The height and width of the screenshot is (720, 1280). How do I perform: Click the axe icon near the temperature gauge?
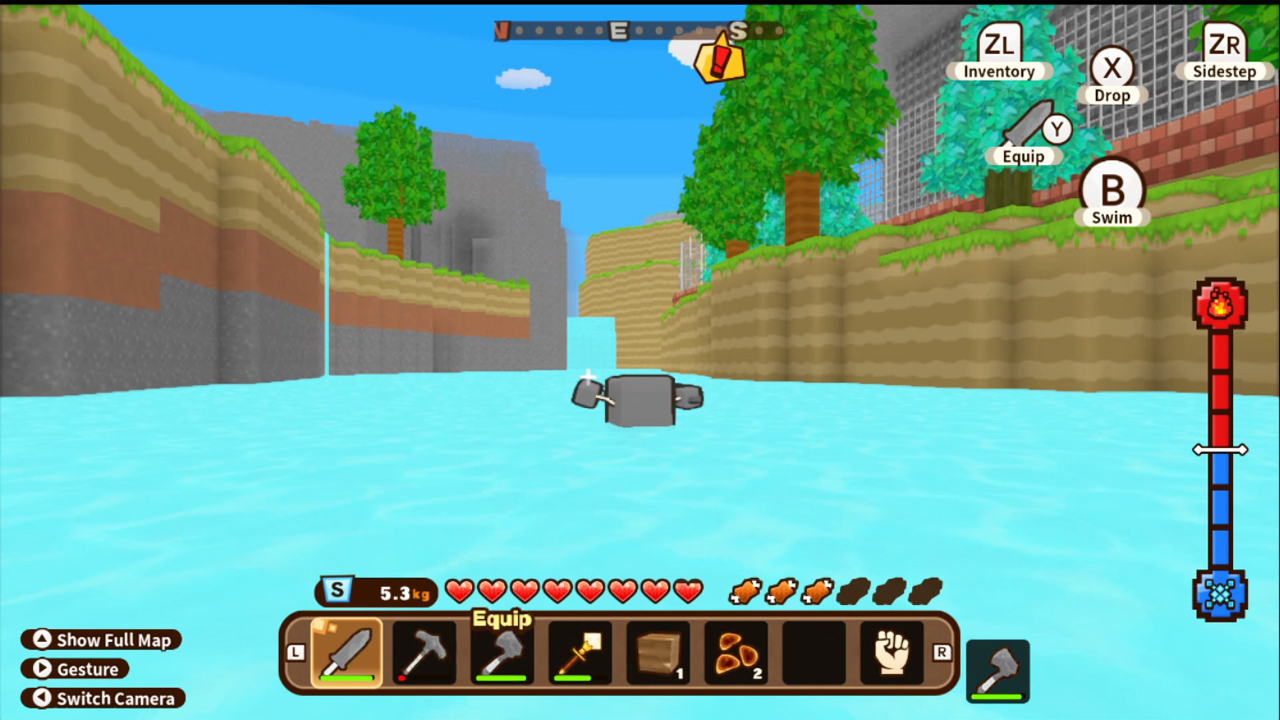tap(997, 668)
